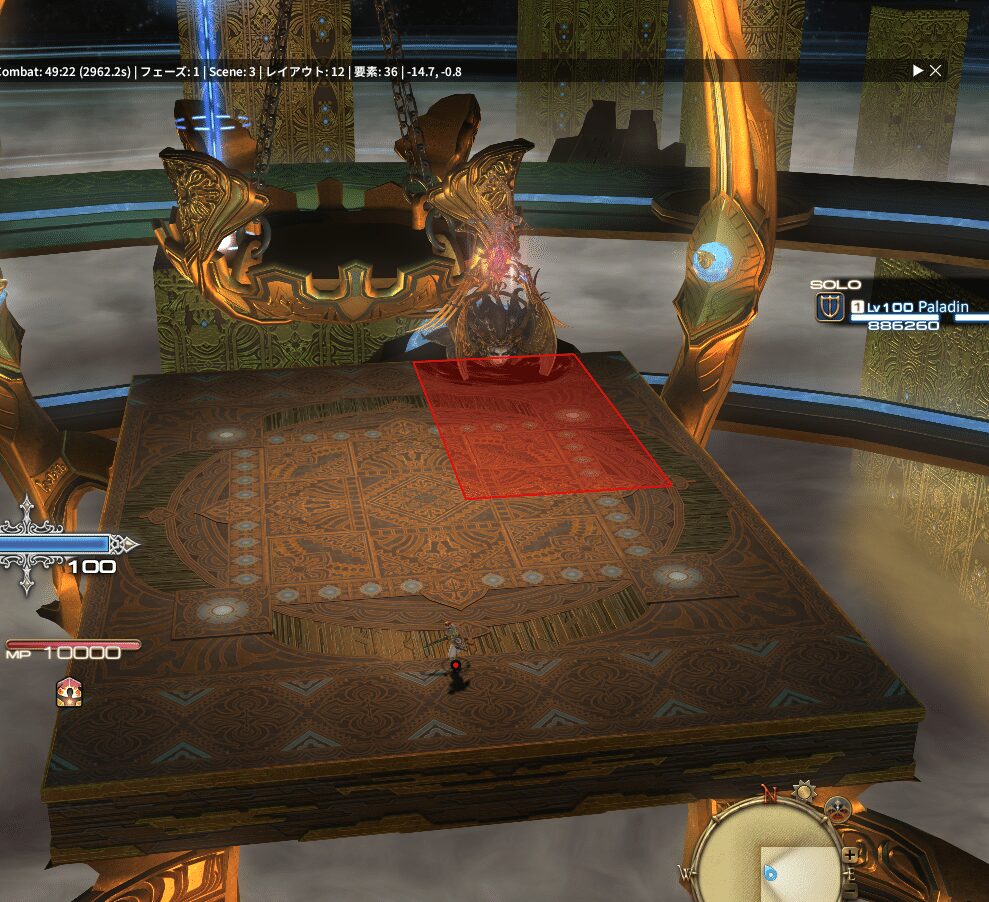
Task: Click the round emblem icon beside the minimap
Action: click(x=835, y=808)
